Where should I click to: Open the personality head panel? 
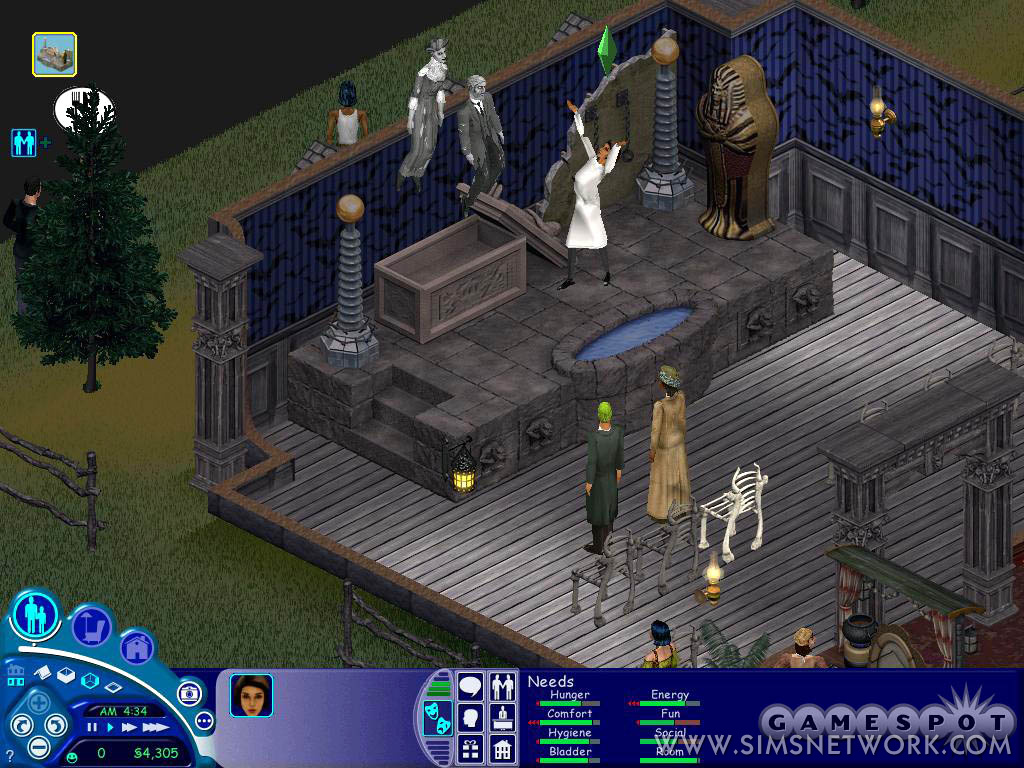(x=470, y=718)
